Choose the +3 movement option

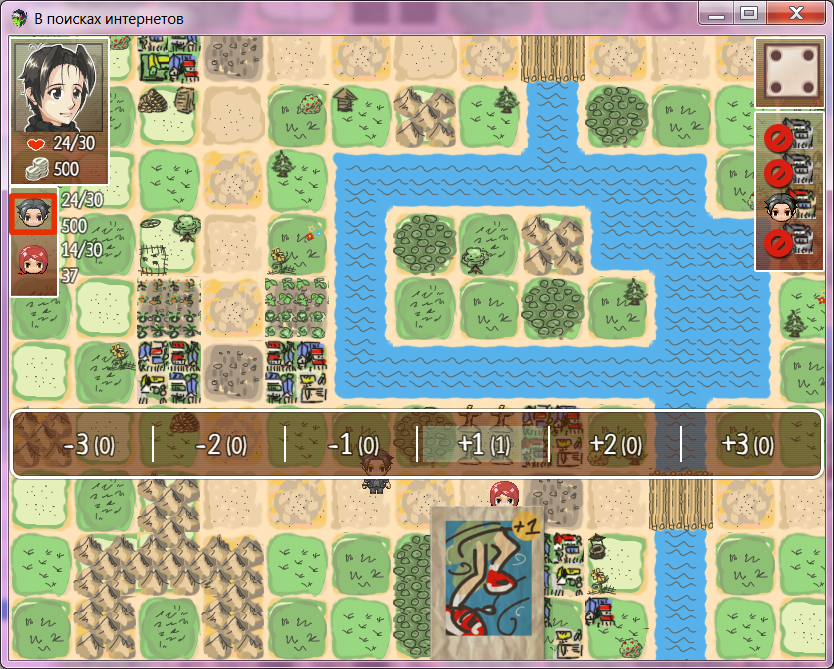tap(747, 444)
